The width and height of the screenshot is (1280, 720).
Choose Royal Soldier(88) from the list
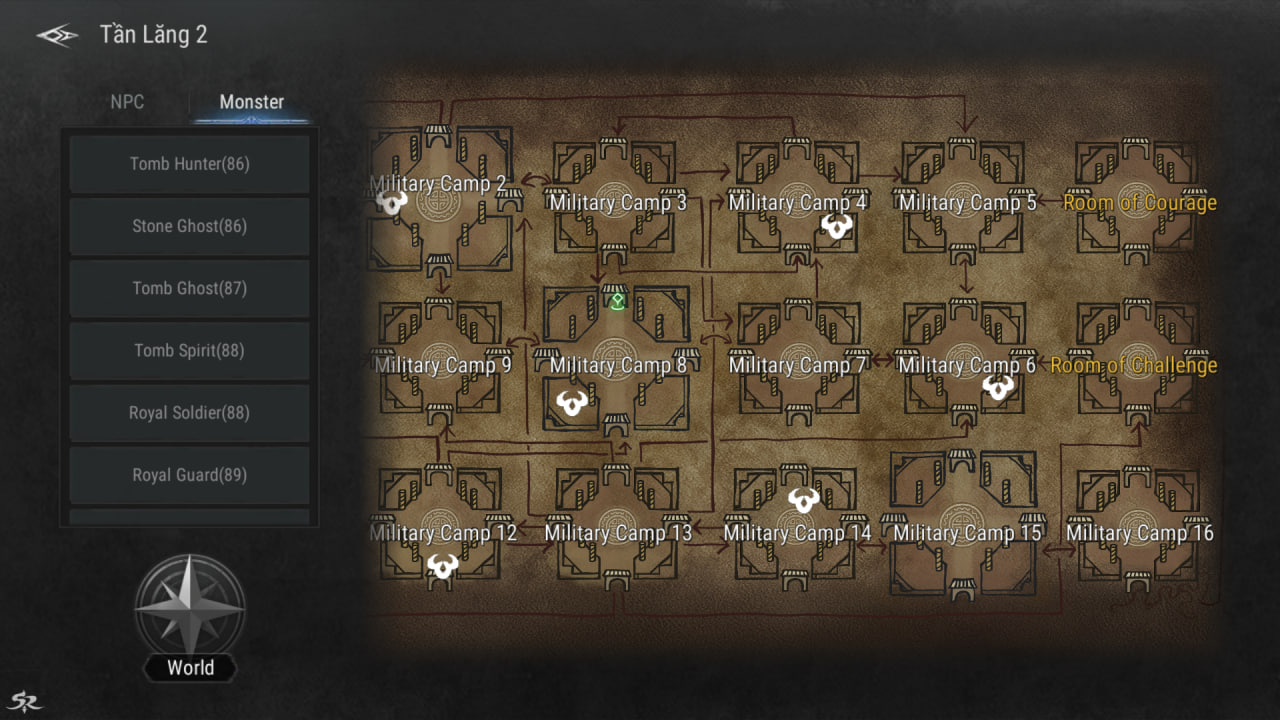click(189, 412)
